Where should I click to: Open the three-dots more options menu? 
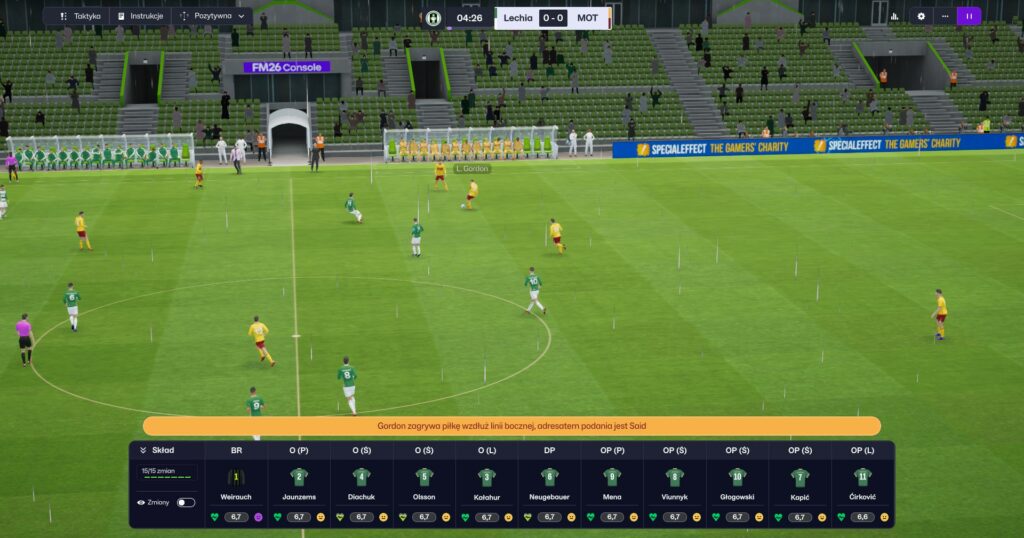(944, 16)
